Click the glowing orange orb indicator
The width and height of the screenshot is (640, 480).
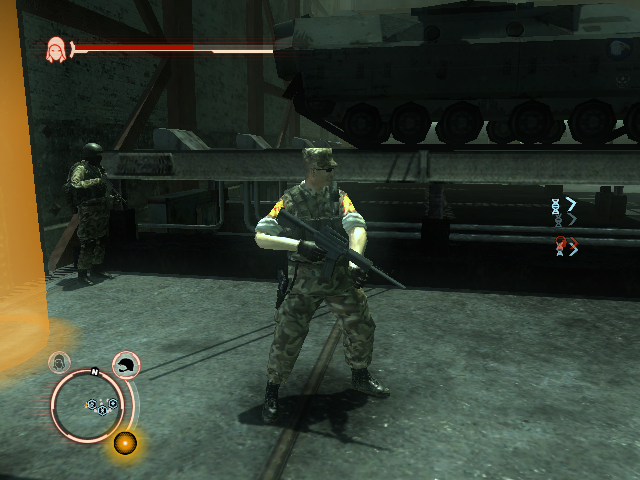[x=125, y=442]
